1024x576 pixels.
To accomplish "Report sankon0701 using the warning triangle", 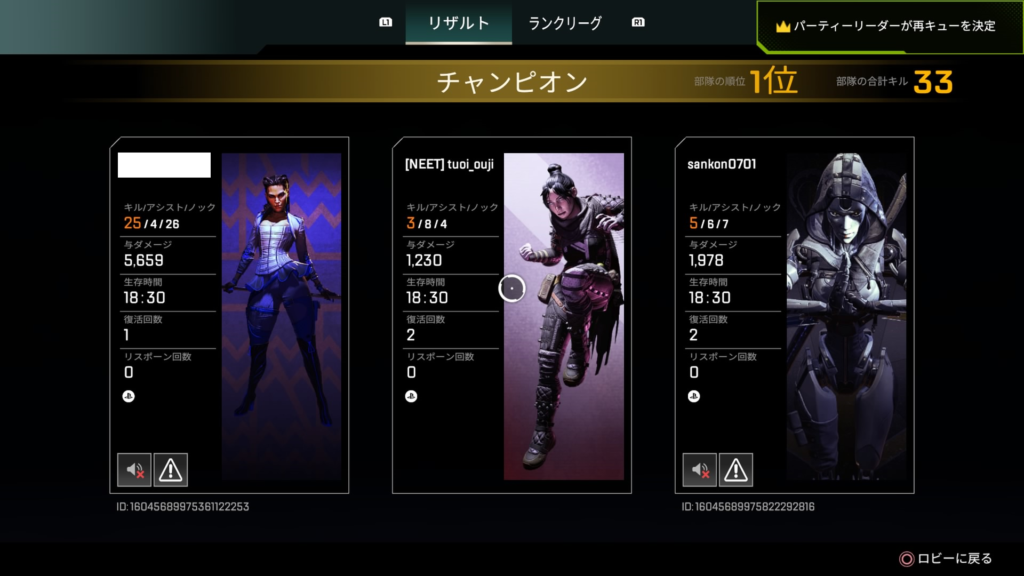I will pos(736,469).
